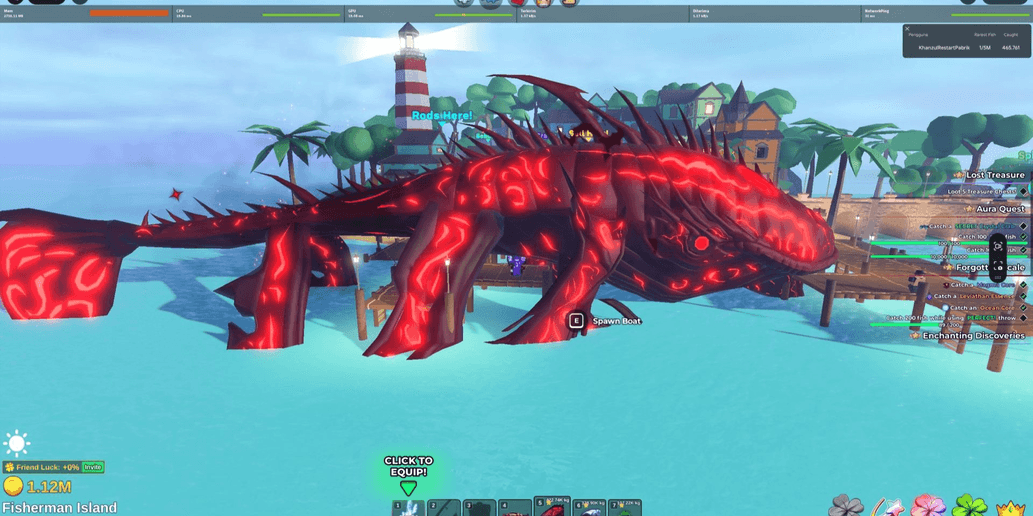Click the gray clover boost icon
1033x516 pixels.
coord(846,506)
